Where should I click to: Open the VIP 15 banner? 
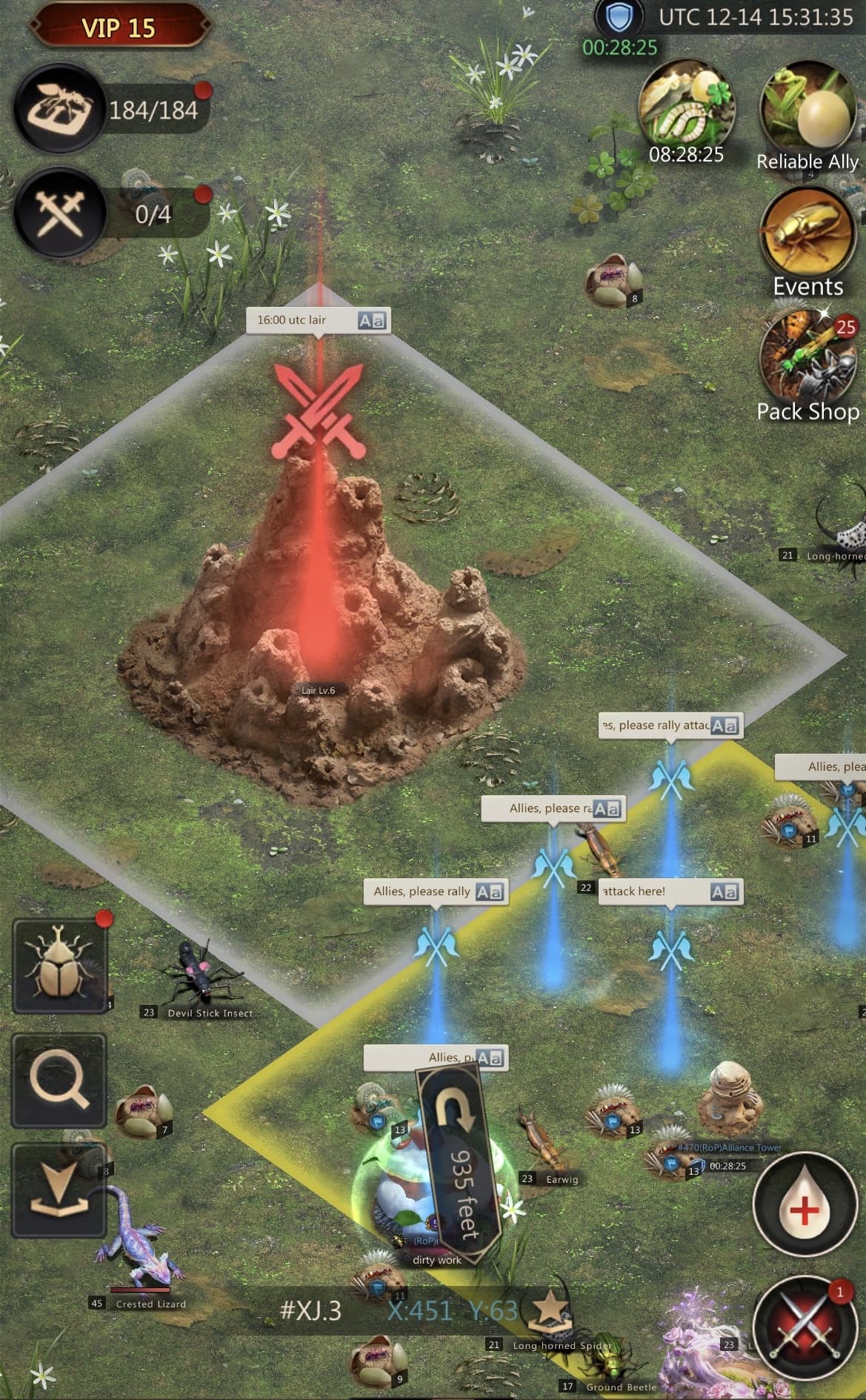pyautogui.click(x=118, y=27)
